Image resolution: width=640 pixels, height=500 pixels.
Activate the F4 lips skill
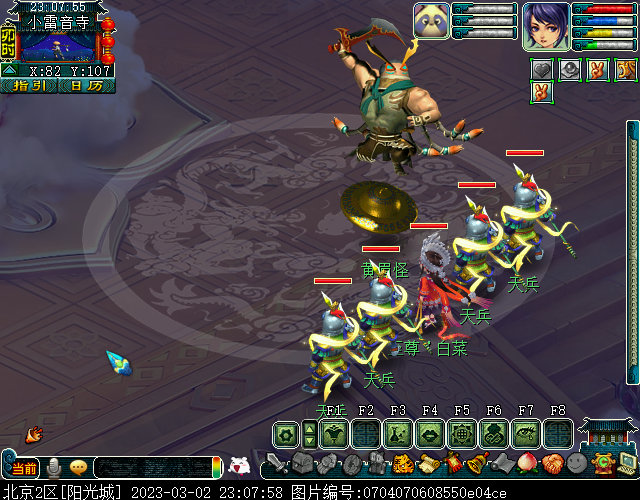coord(430,433)
